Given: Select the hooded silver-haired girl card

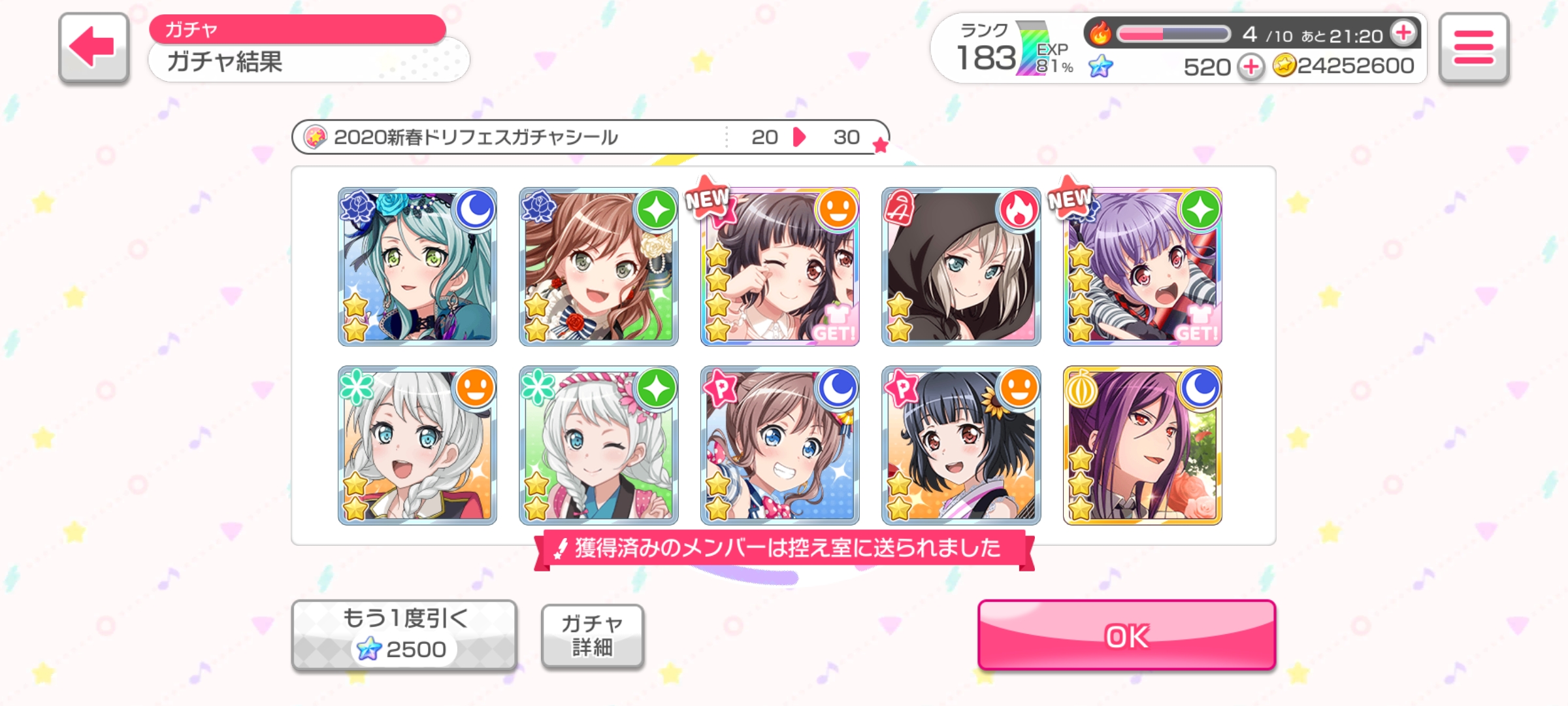Looking at the screenshot, I should click(961, 267).
